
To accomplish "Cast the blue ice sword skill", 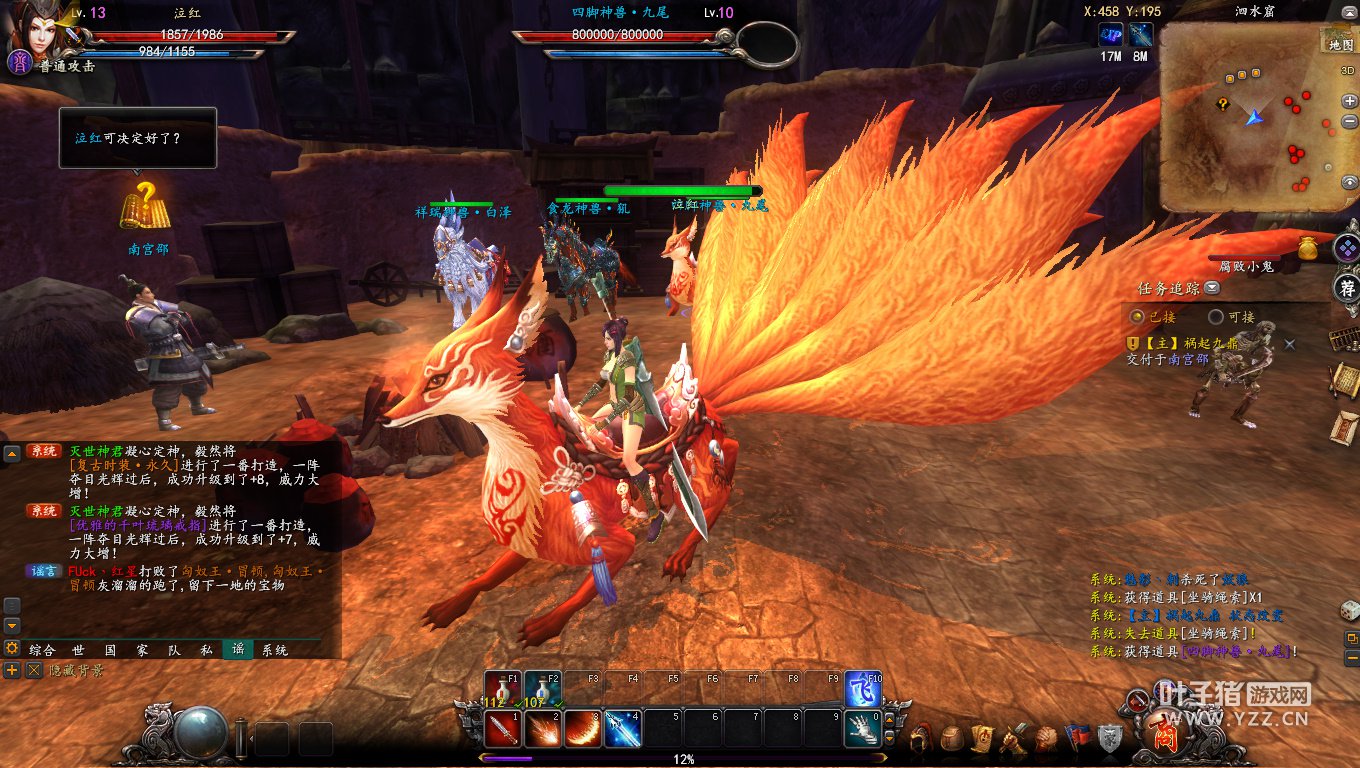I will tap(622, 729).
